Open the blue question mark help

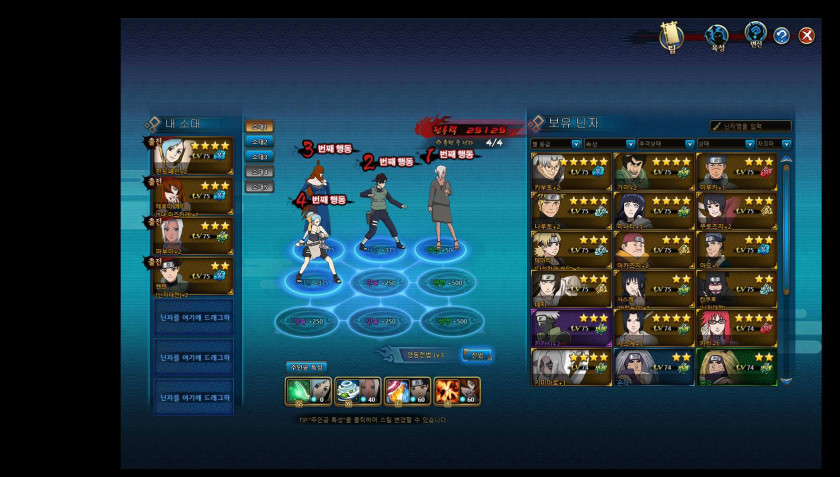pos(781,36)
